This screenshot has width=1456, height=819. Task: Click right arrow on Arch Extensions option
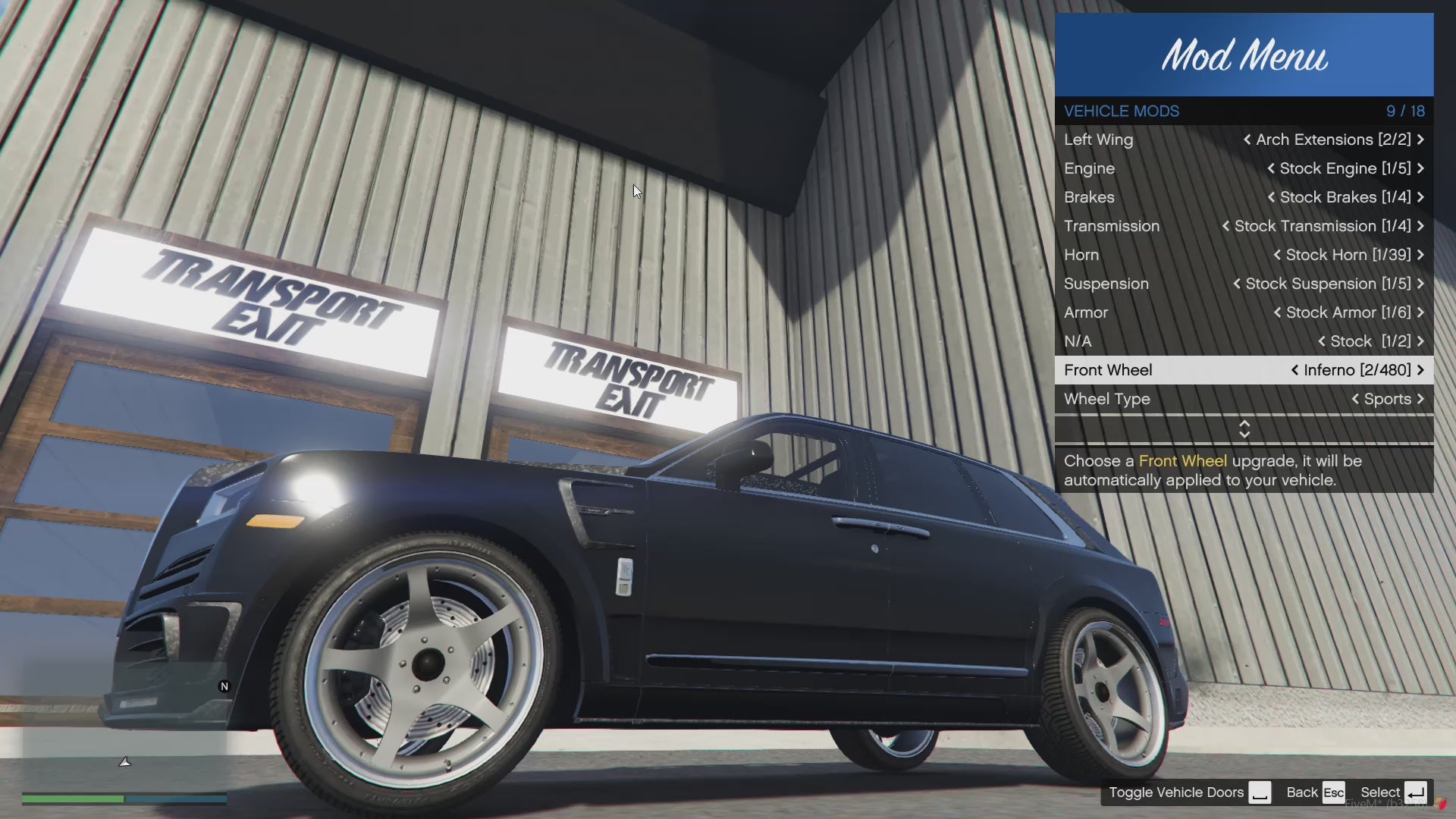click(1420, 140)
